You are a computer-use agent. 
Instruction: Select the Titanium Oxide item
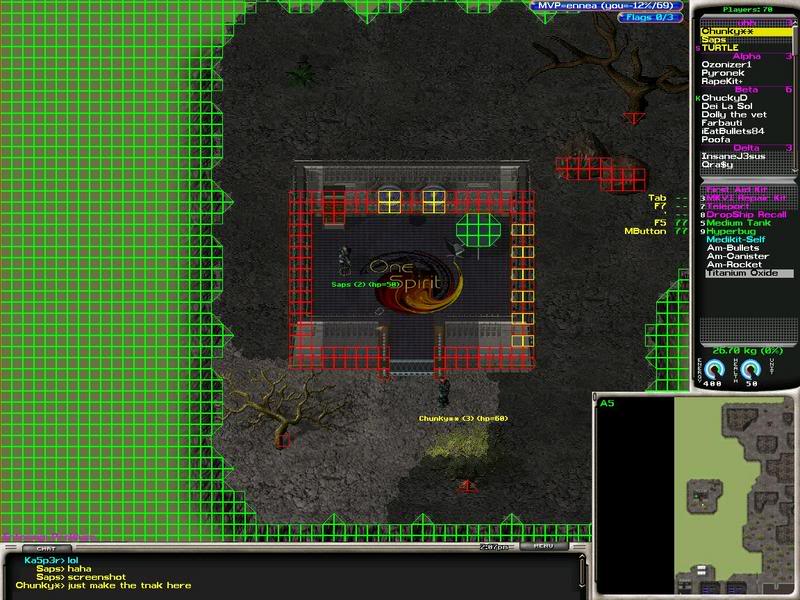pyautogui.click(x=742, y=273)
